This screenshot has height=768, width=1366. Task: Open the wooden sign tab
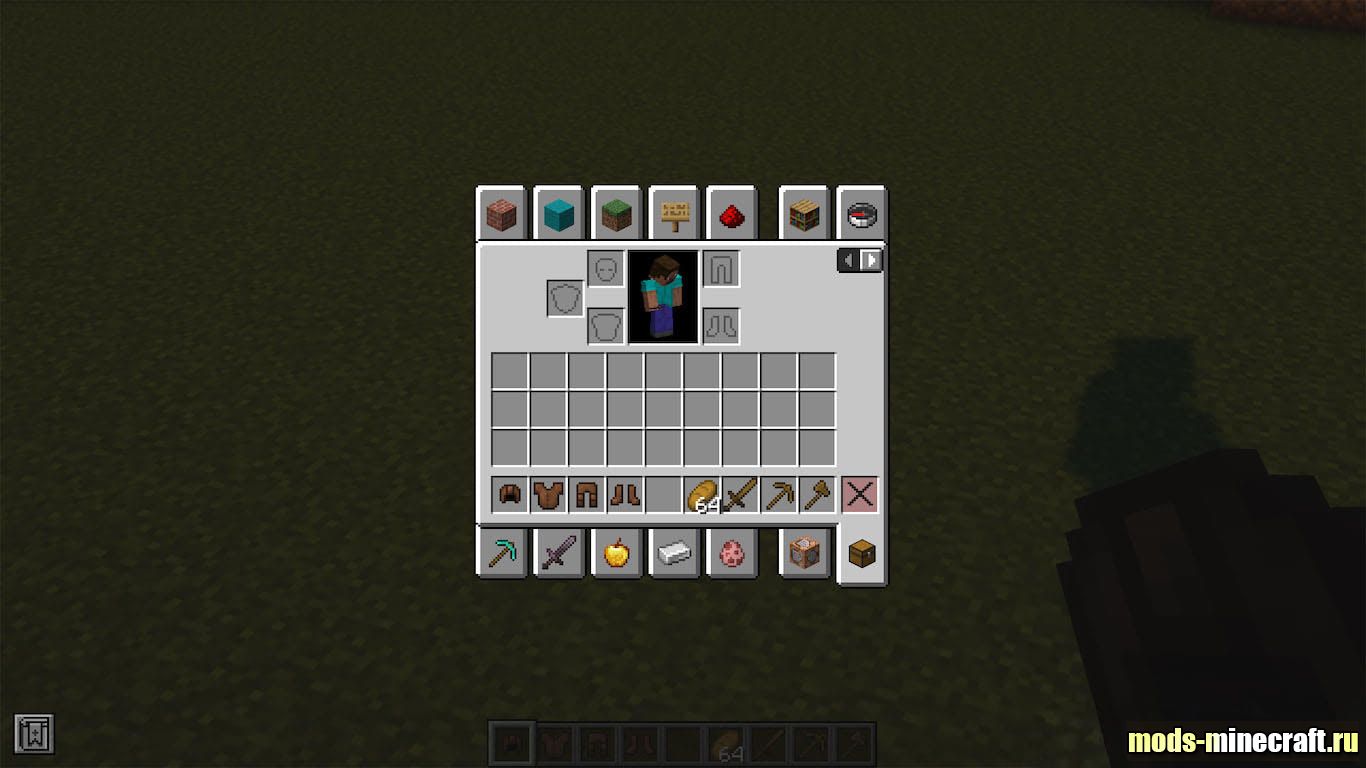674,214
